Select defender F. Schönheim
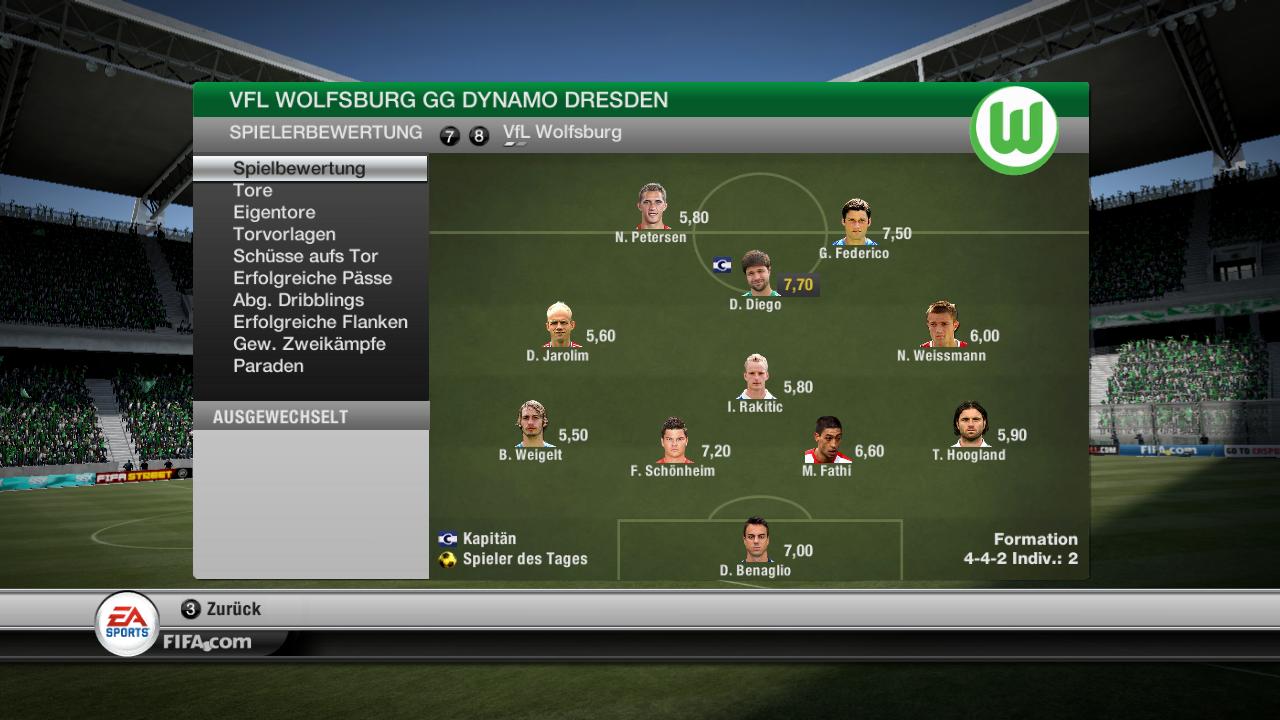This screenshot has height=720, width=1280. coord(674,441)
